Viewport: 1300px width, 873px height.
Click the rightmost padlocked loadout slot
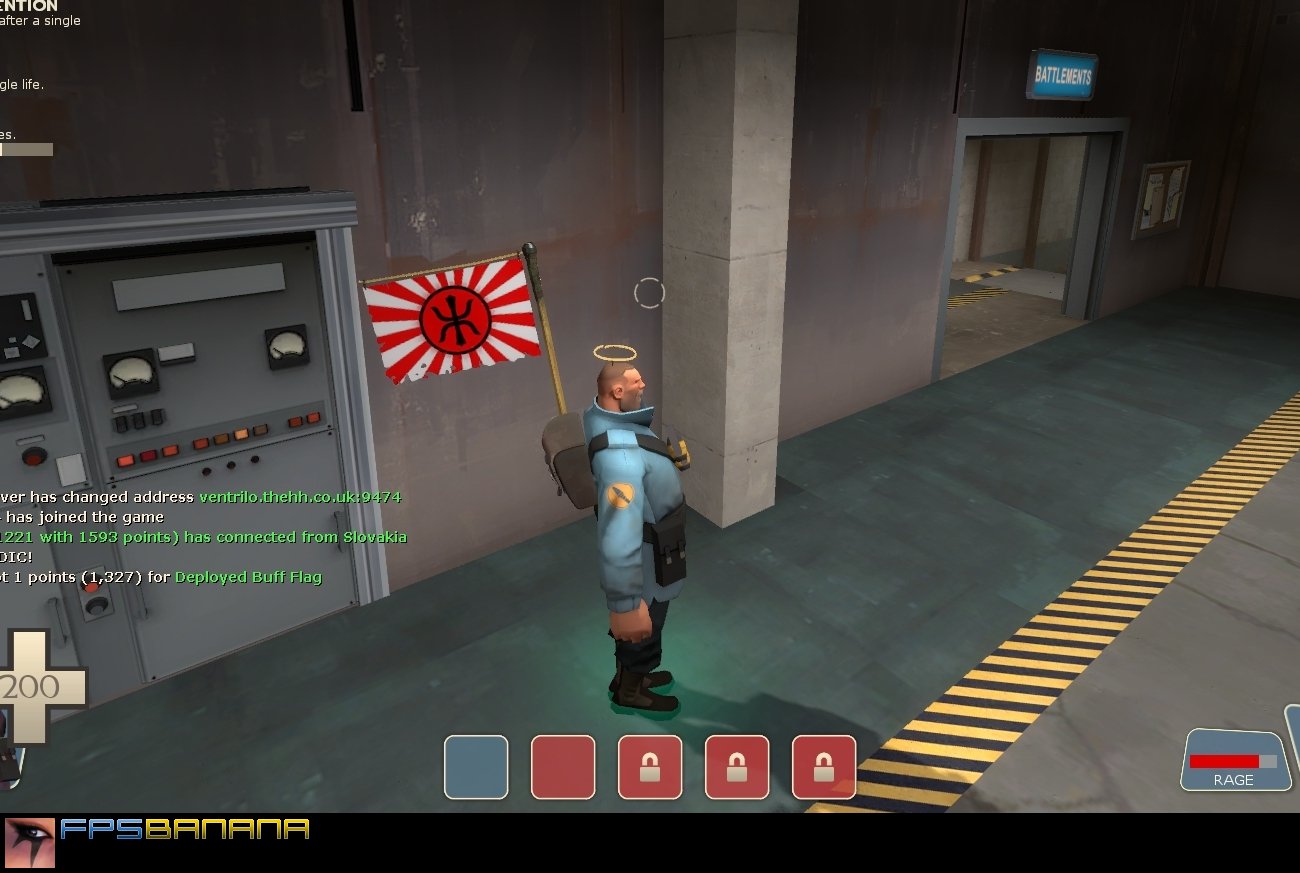click(824, 767)
